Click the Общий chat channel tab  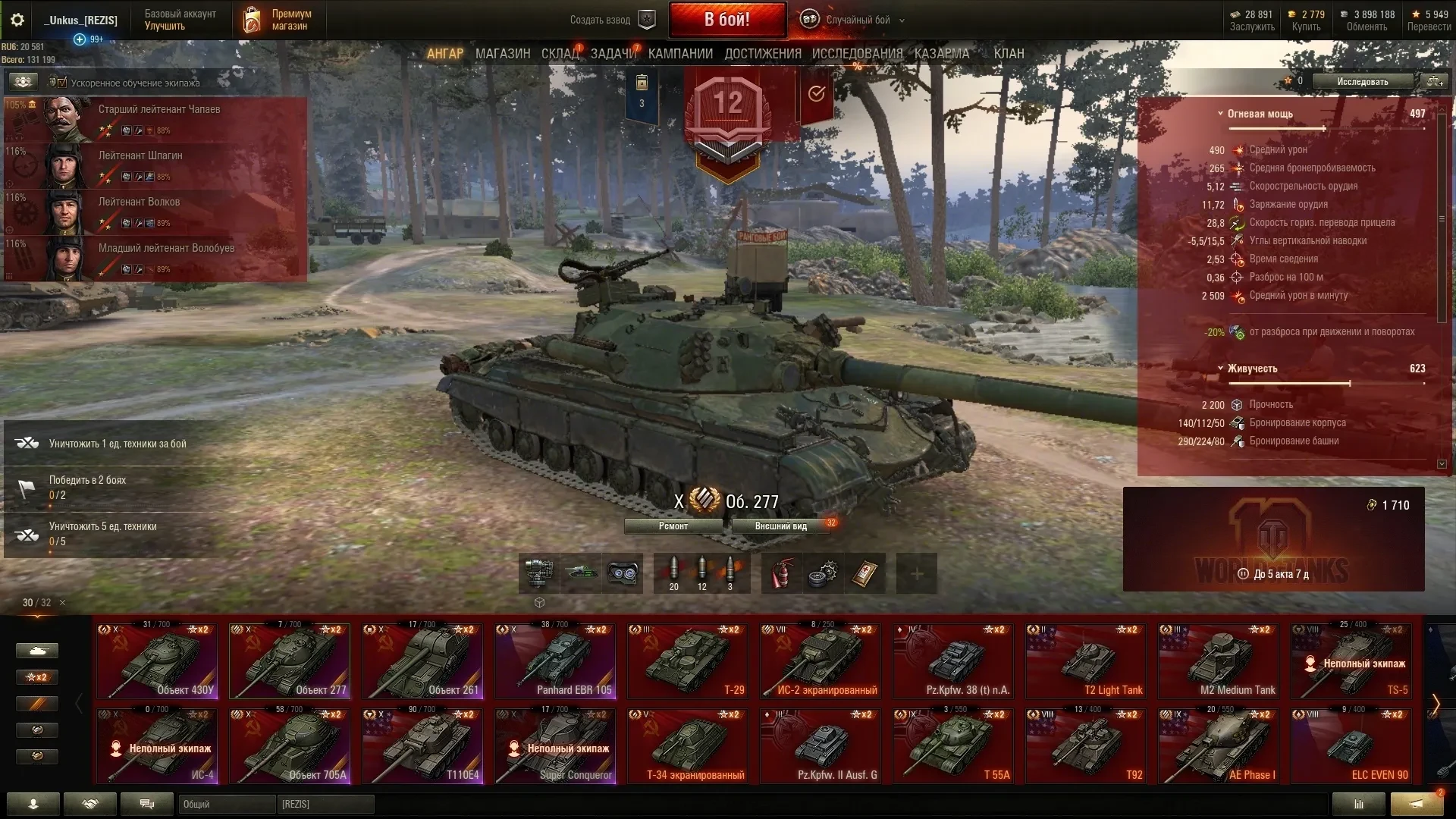(x=226, y=804)
